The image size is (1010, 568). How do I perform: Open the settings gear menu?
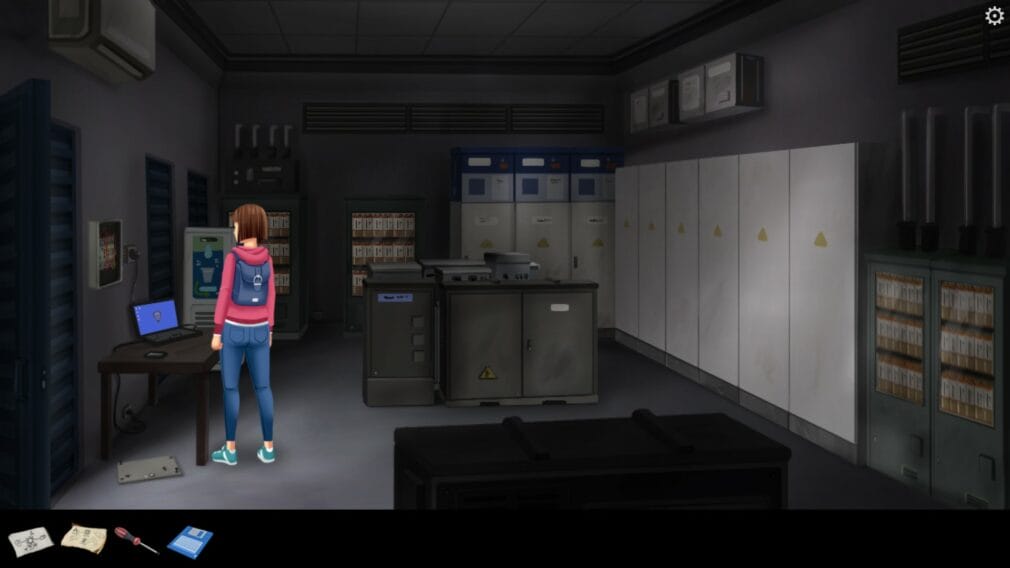tap(994, 16)
